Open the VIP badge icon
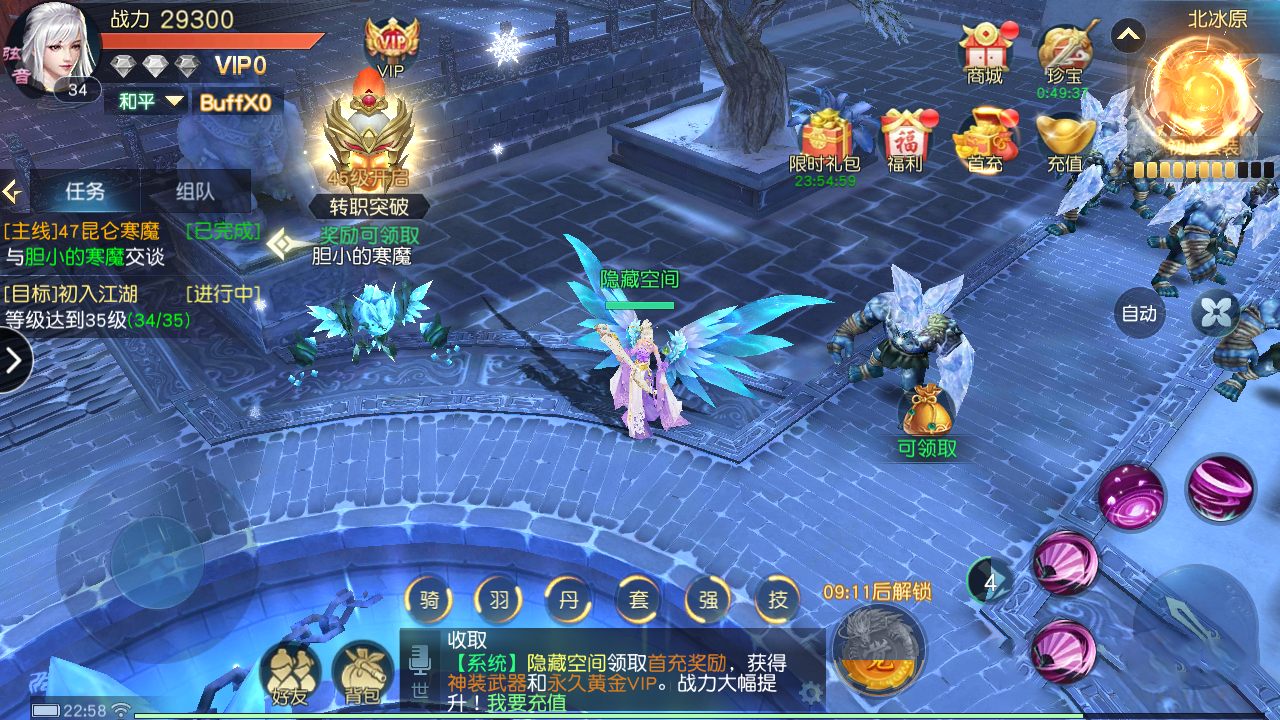Image resolution: width=1280 pixels, height=720 pixels. pos(391,43)
